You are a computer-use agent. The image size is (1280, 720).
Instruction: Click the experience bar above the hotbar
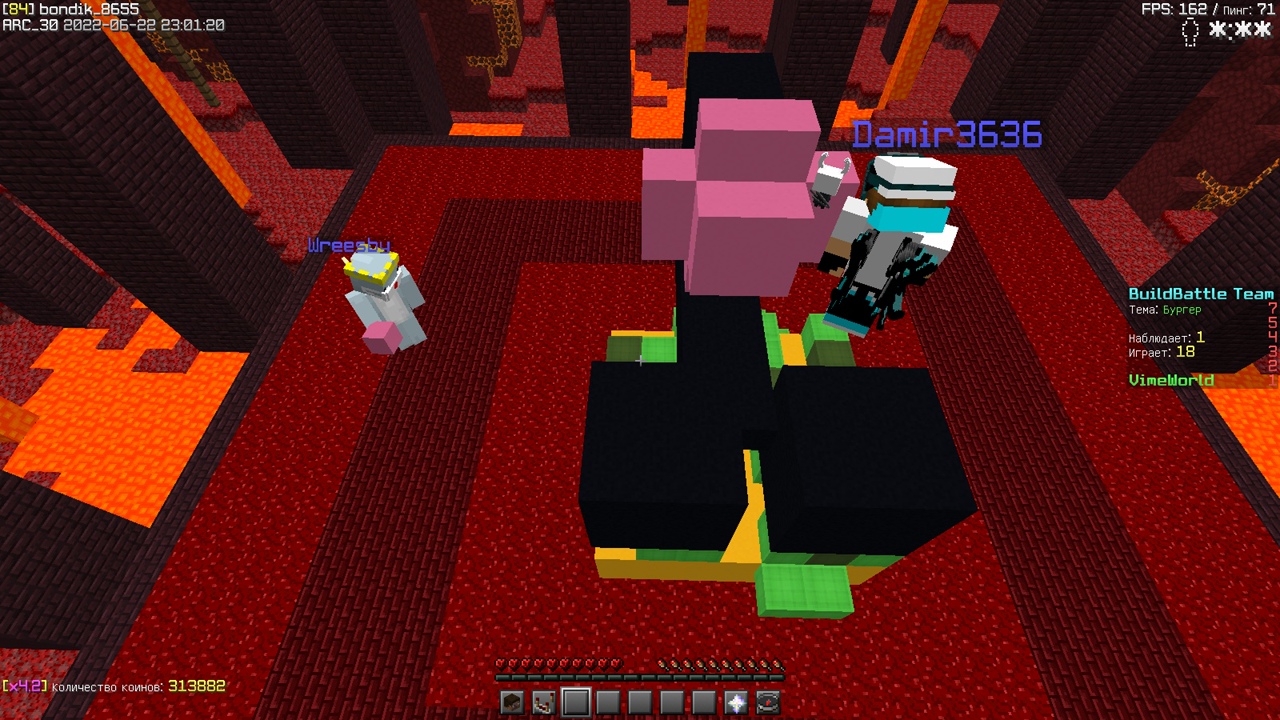(x=640, y=676)
